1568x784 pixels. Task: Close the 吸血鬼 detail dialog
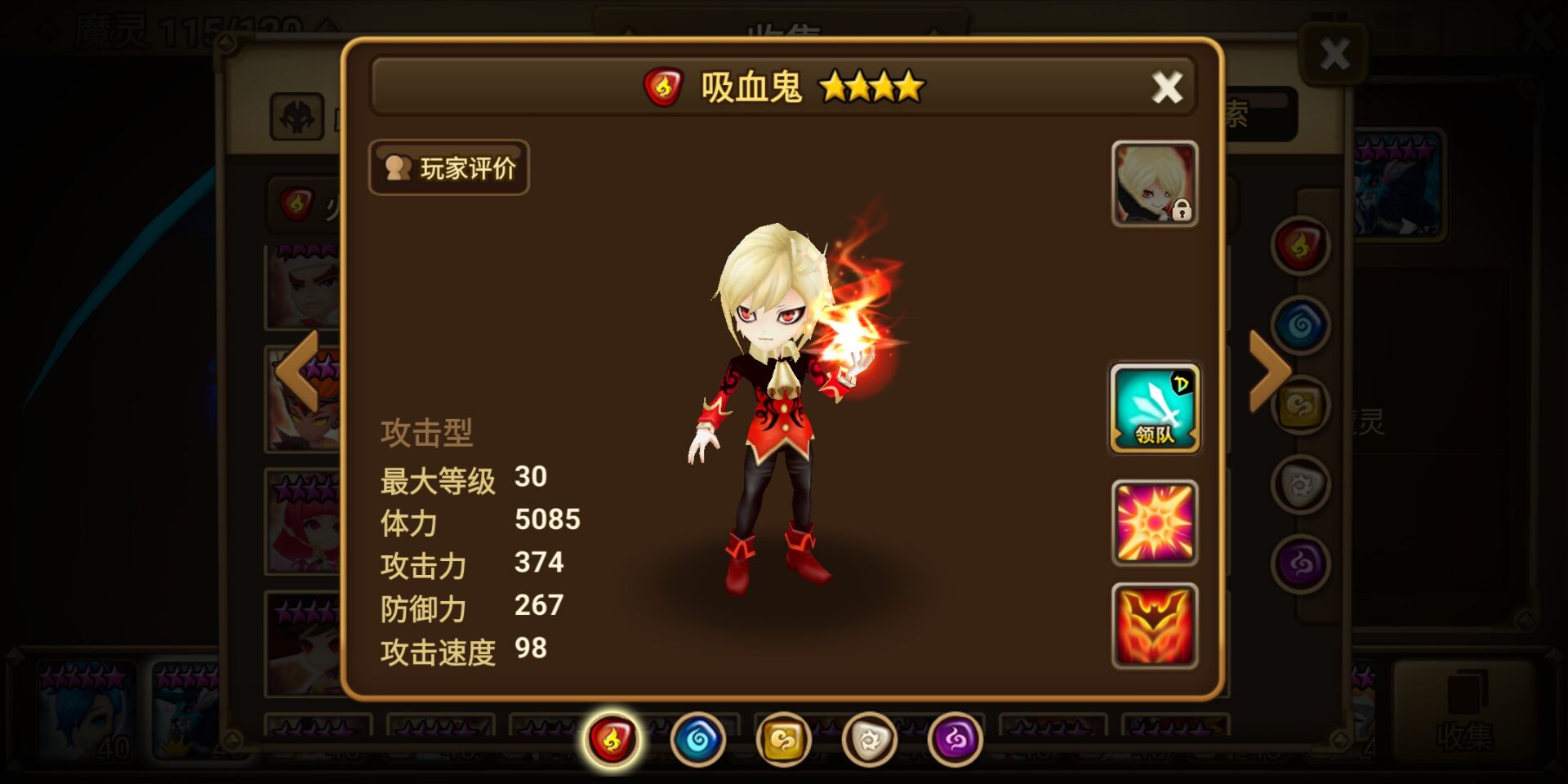(x=1168, y=88)
